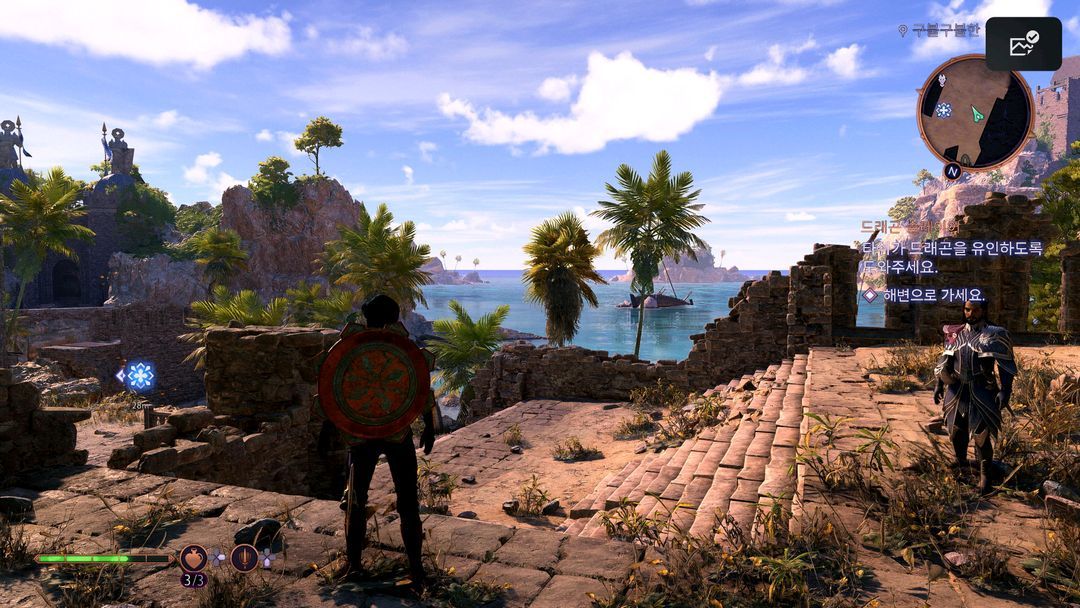Use the healing potion flask icon
This screenshot has height=608, width=1080.
(193, 557)
